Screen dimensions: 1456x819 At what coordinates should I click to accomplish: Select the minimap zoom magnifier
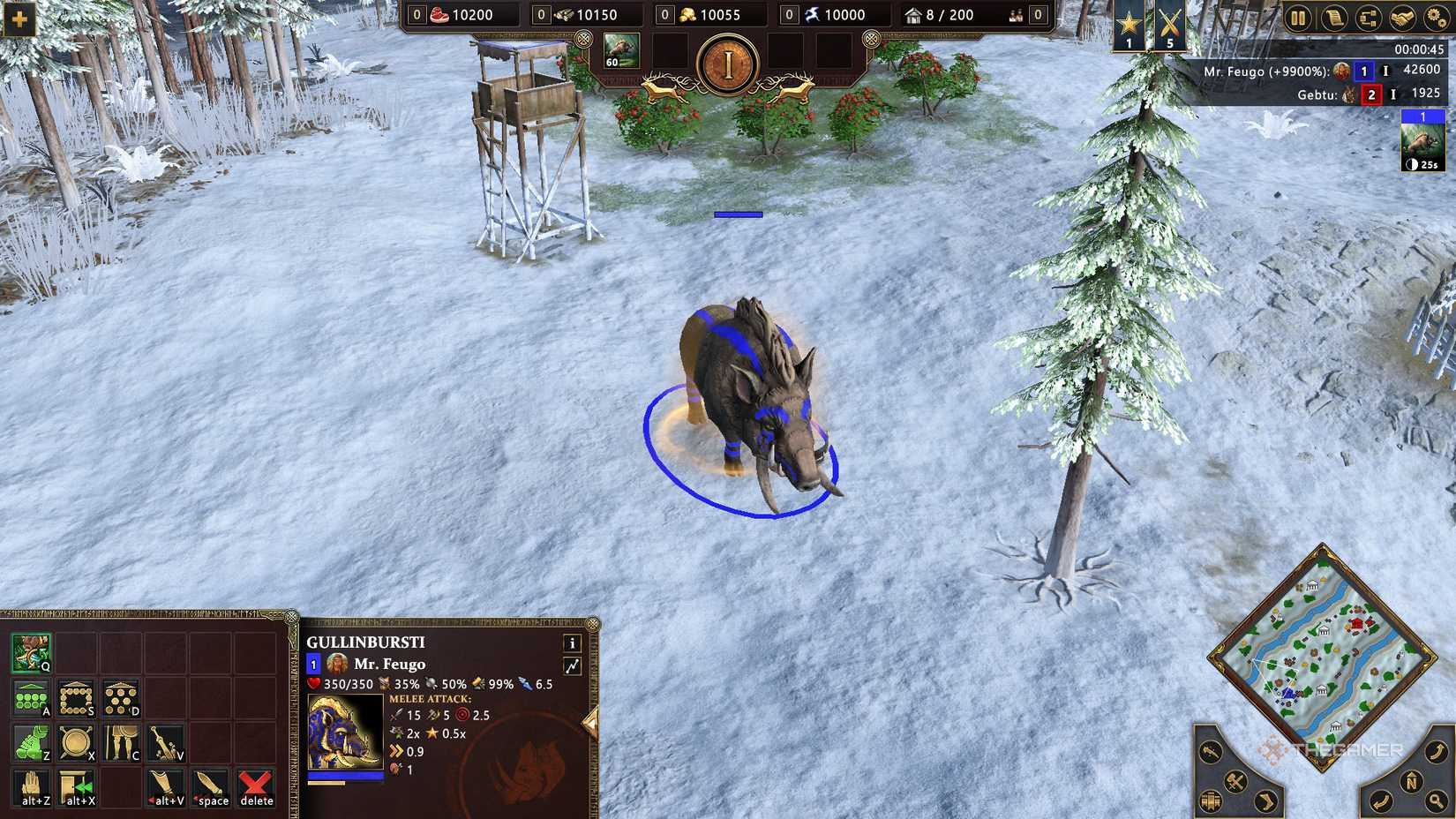pos(1439,800)
